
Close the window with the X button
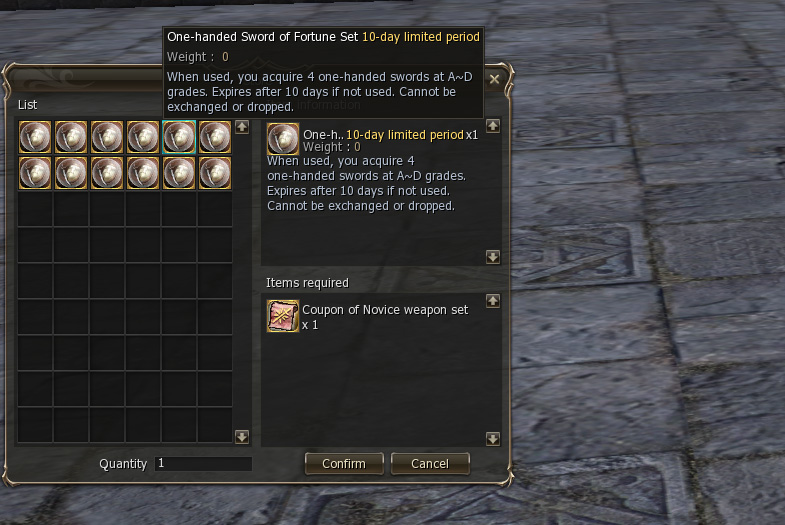click(494, 79)
